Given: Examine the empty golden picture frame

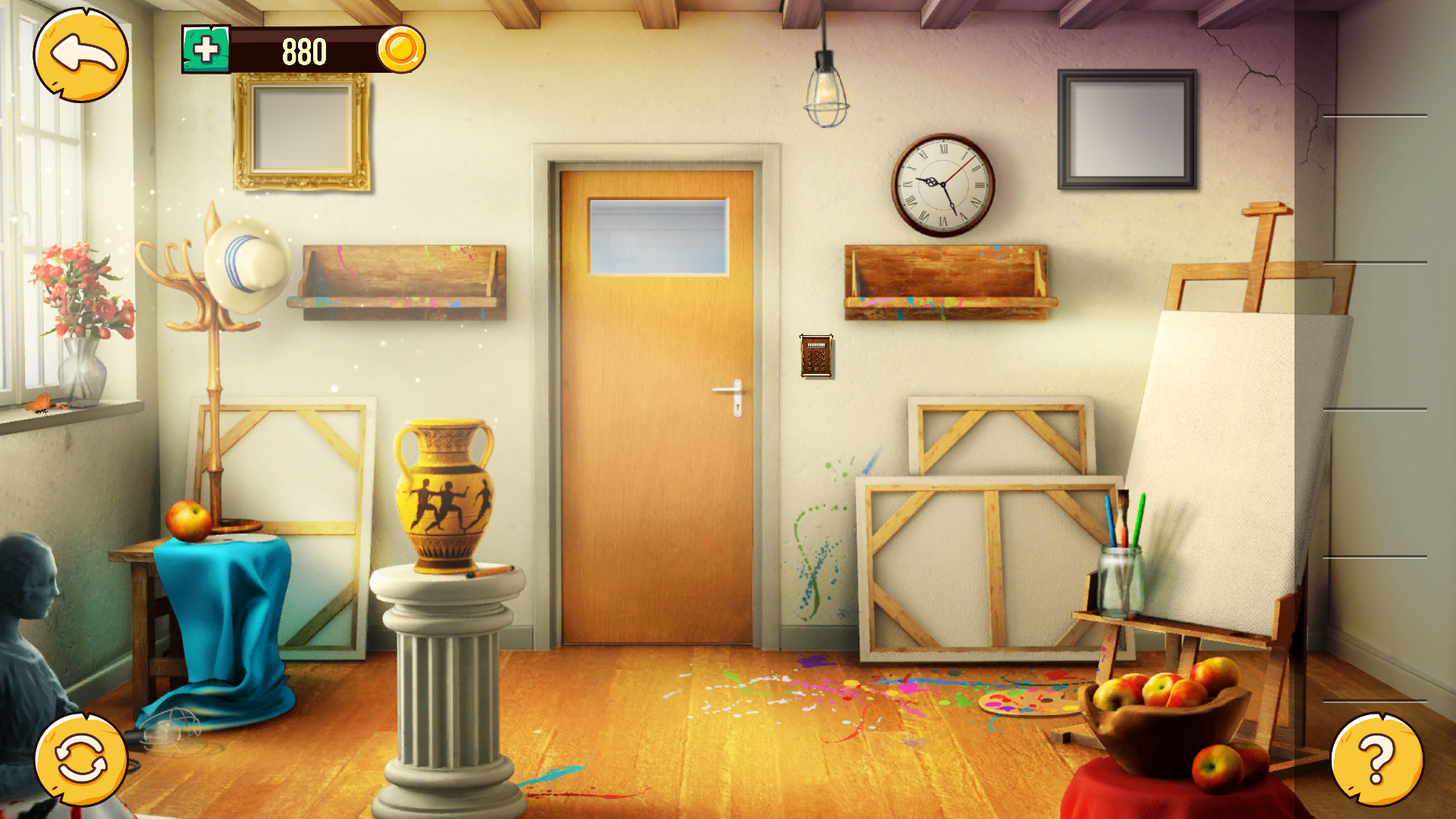Looking at the screenshot, I should pyautogui.click(x=302, y=130).
